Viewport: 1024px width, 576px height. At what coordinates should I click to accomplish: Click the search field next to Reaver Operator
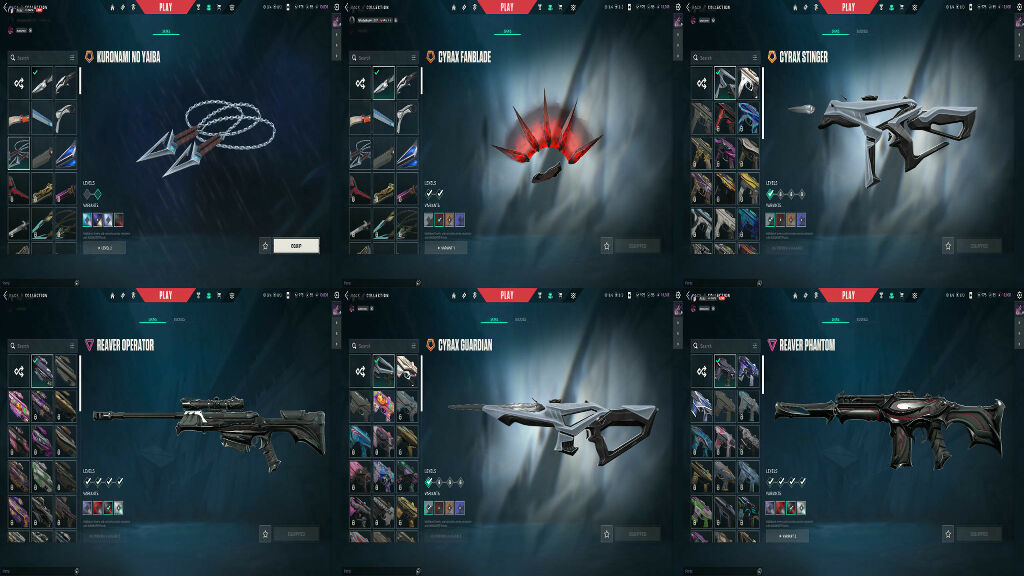40,346
